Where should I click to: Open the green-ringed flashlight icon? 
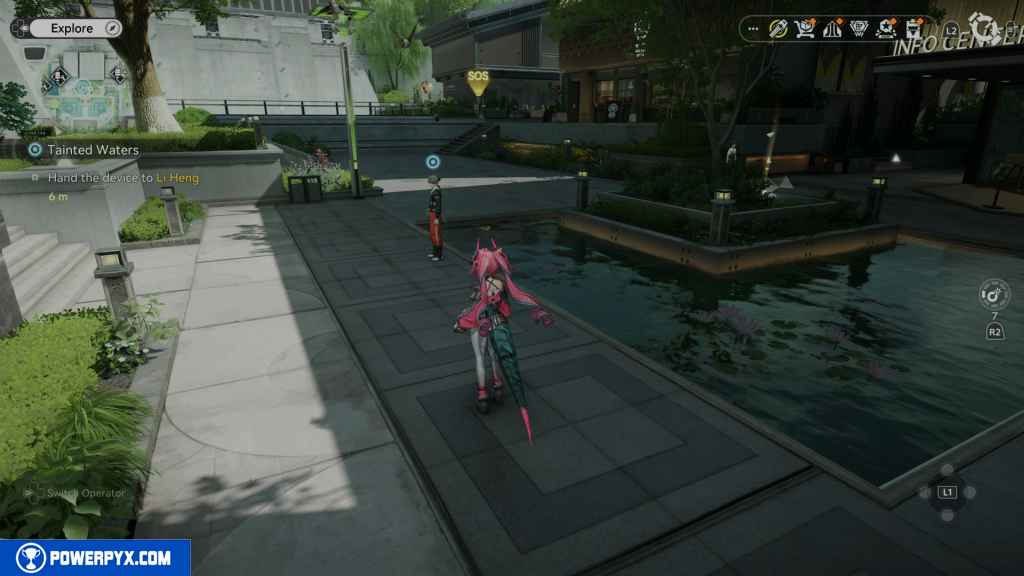coord(778,29)
